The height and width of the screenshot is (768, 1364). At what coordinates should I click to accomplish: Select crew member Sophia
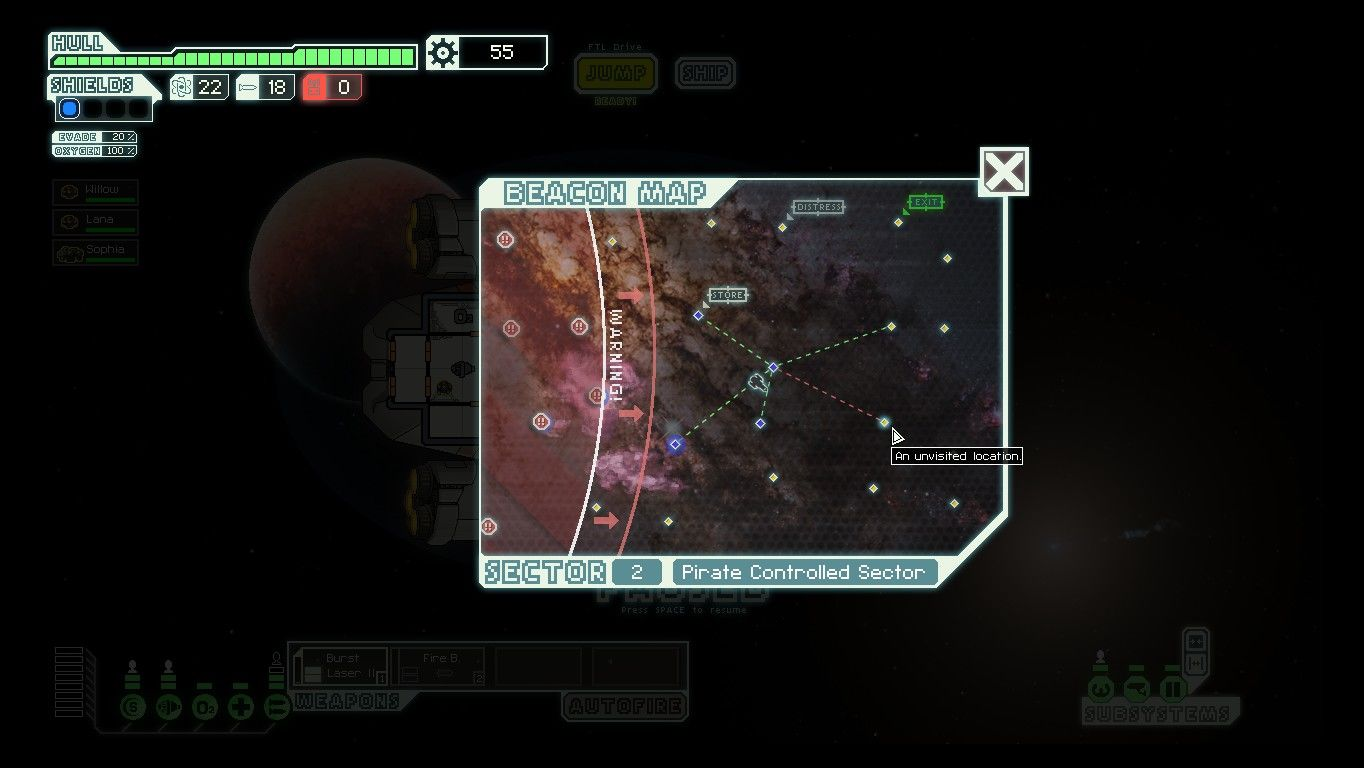pos(95,252)
